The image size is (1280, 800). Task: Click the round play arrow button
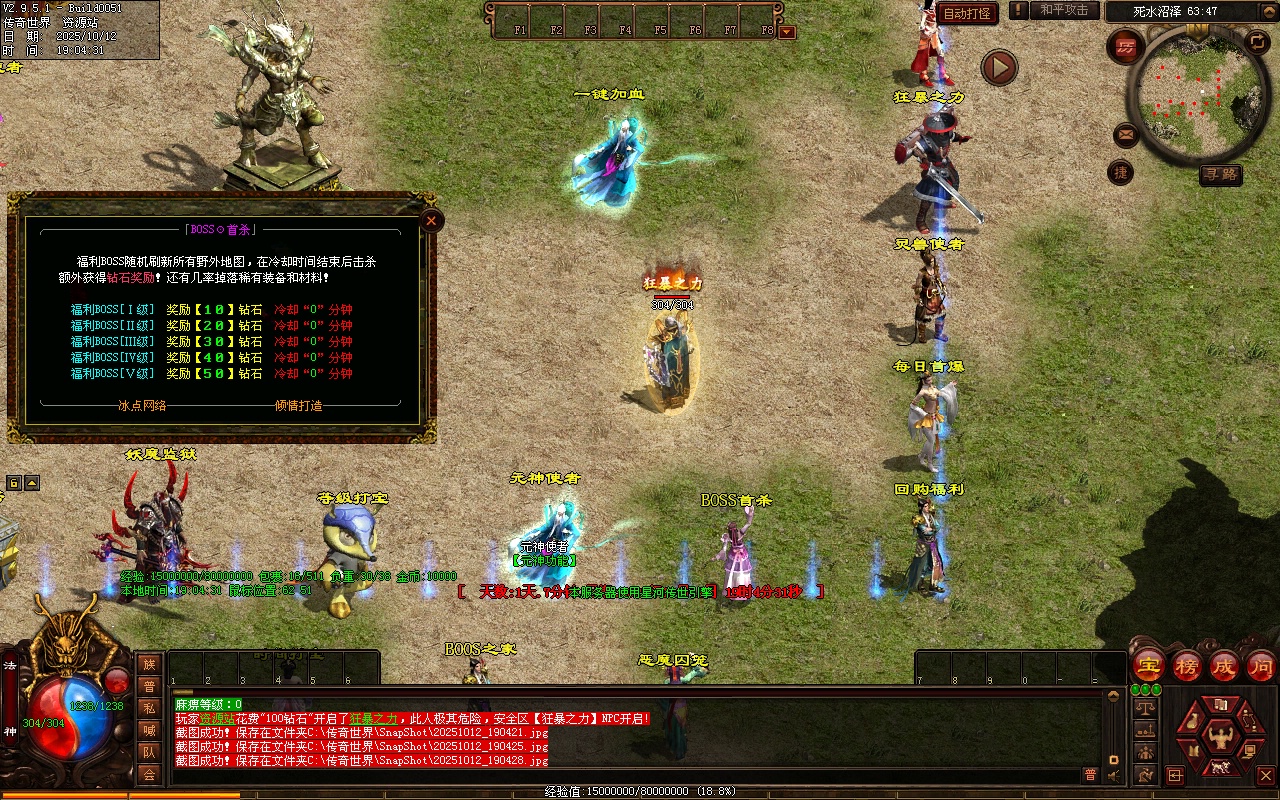998,67
